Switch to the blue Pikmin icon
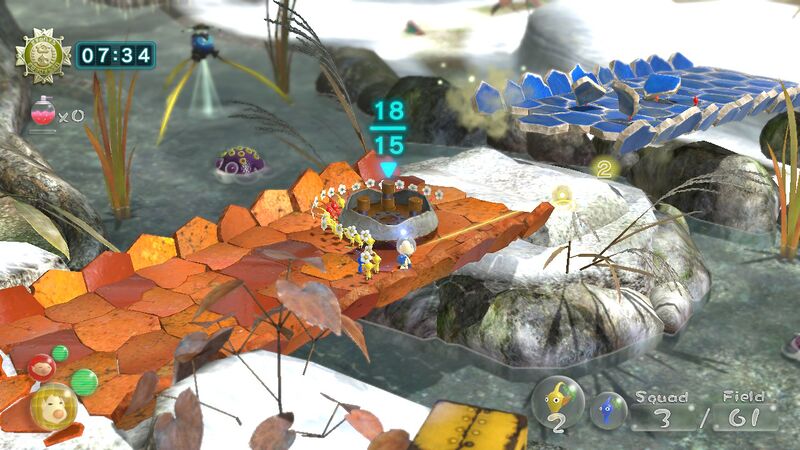This screenshot has height=450, width=800. 607,410
